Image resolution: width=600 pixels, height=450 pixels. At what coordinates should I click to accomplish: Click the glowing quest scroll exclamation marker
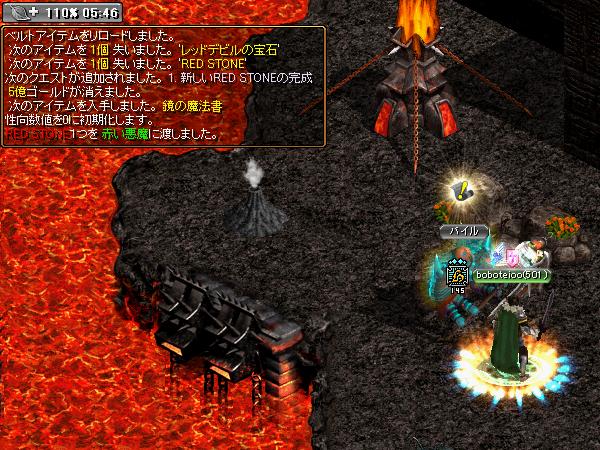click(x=460, y=187)
